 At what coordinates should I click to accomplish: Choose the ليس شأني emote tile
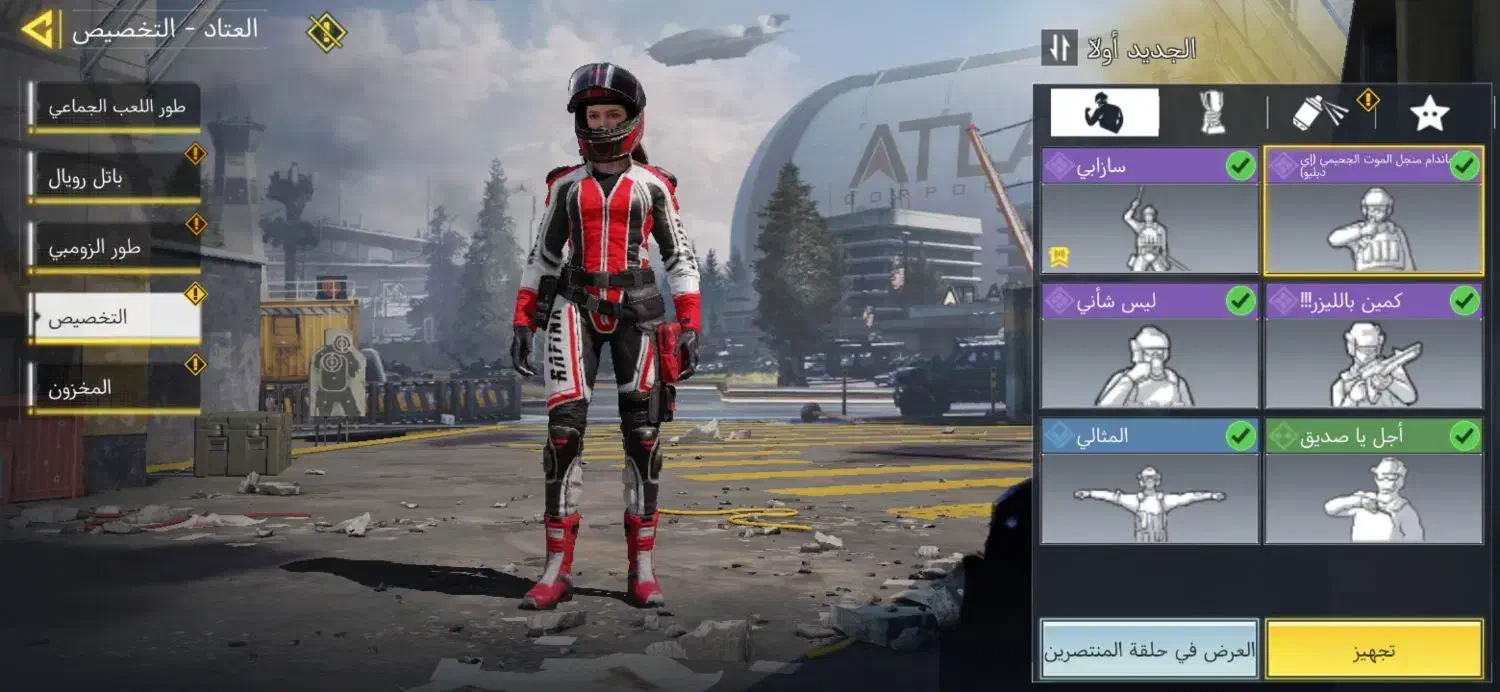[1149, 346]
